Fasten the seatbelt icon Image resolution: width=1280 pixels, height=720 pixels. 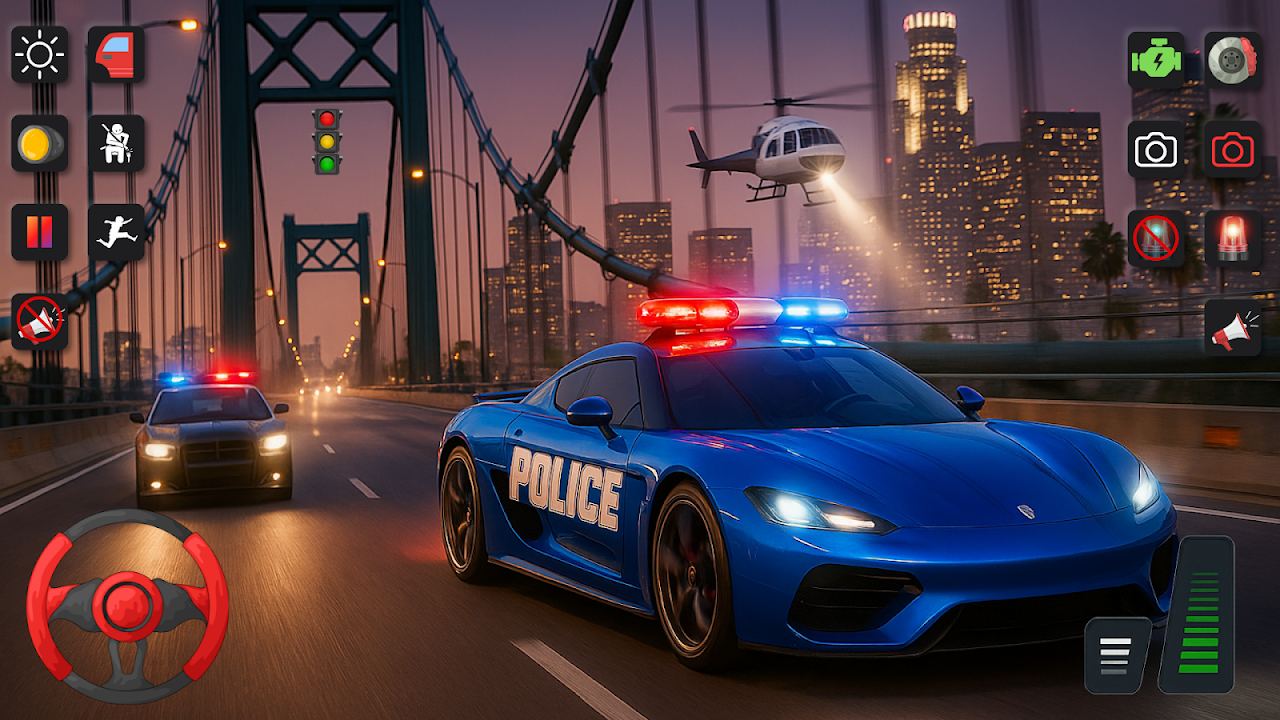tap(116, 143)
